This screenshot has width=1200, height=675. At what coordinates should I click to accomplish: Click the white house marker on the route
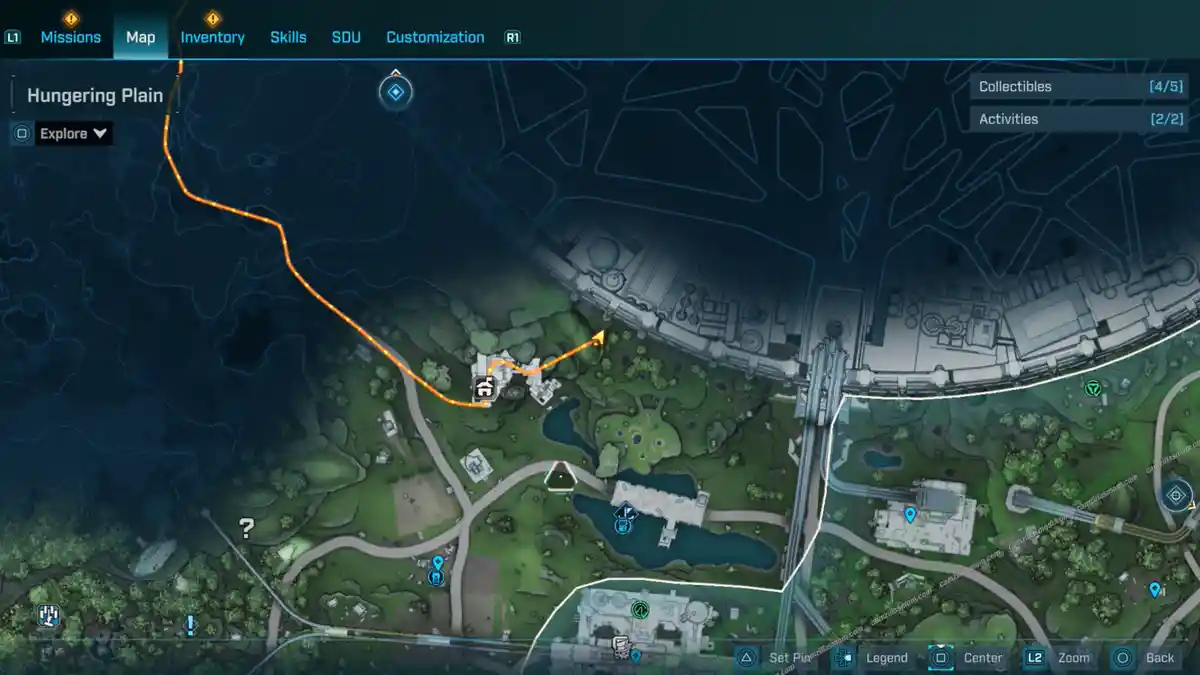(485, 387)
